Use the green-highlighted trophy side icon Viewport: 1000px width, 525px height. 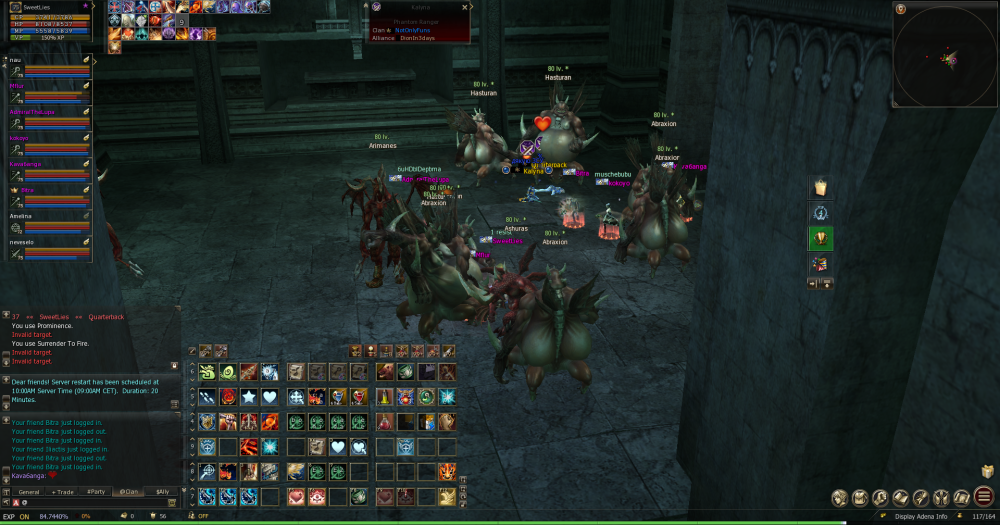point(820,239)
